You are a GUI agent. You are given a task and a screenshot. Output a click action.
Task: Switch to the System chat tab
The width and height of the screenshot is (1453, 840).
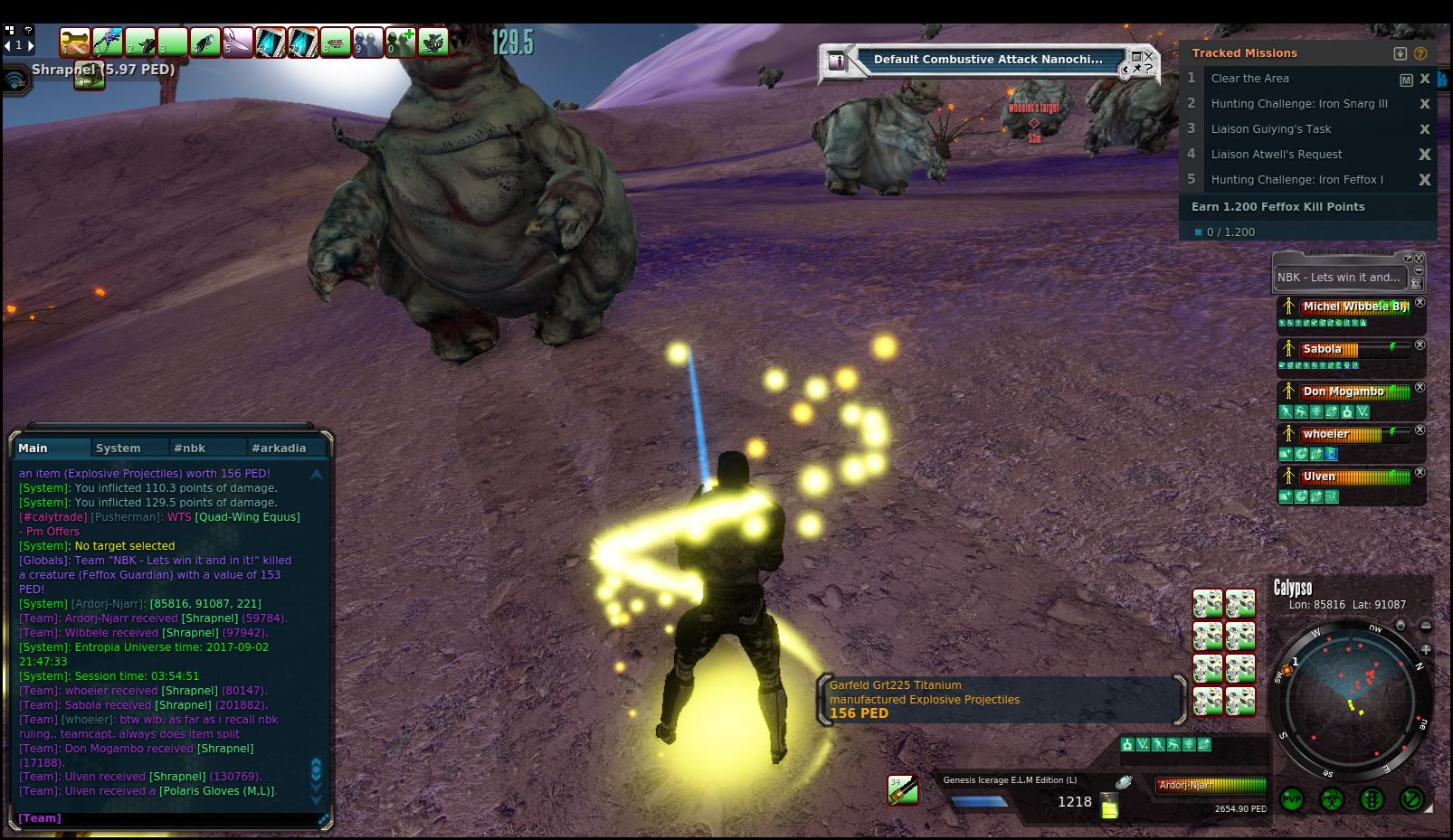tap(119, 448)
